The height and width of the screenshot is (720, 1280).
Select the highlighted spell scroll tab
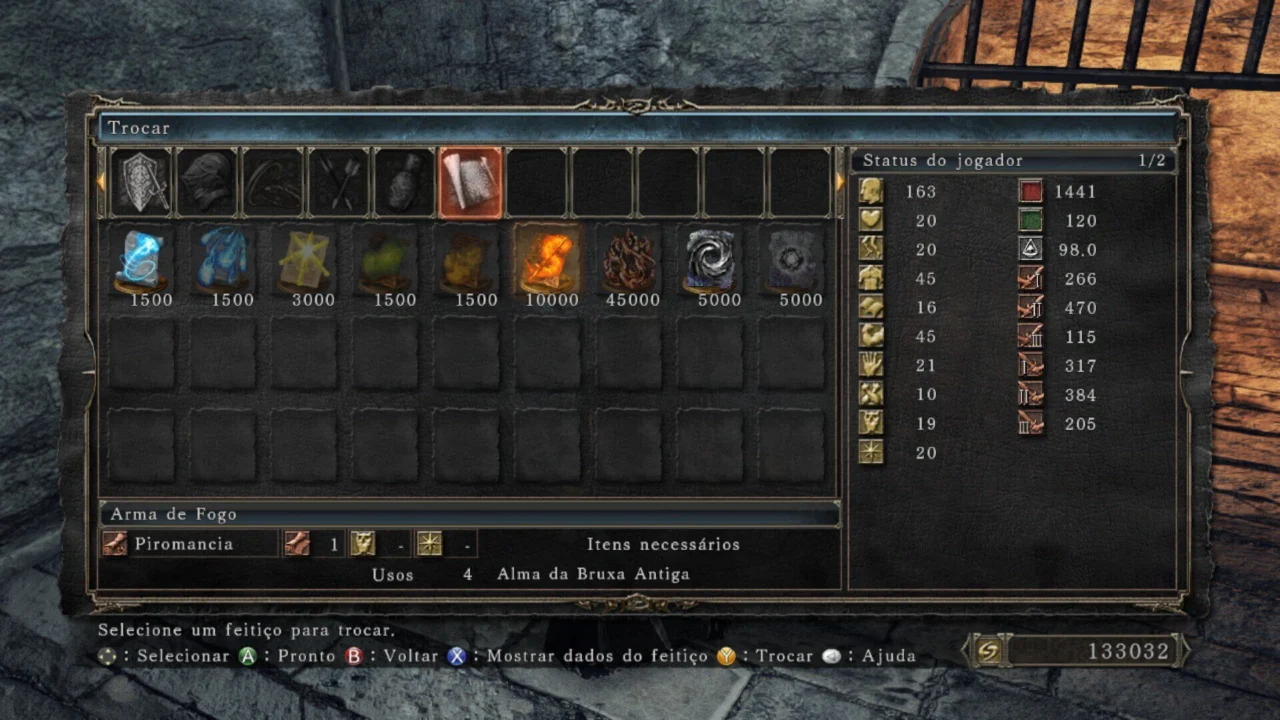[470, 182]
